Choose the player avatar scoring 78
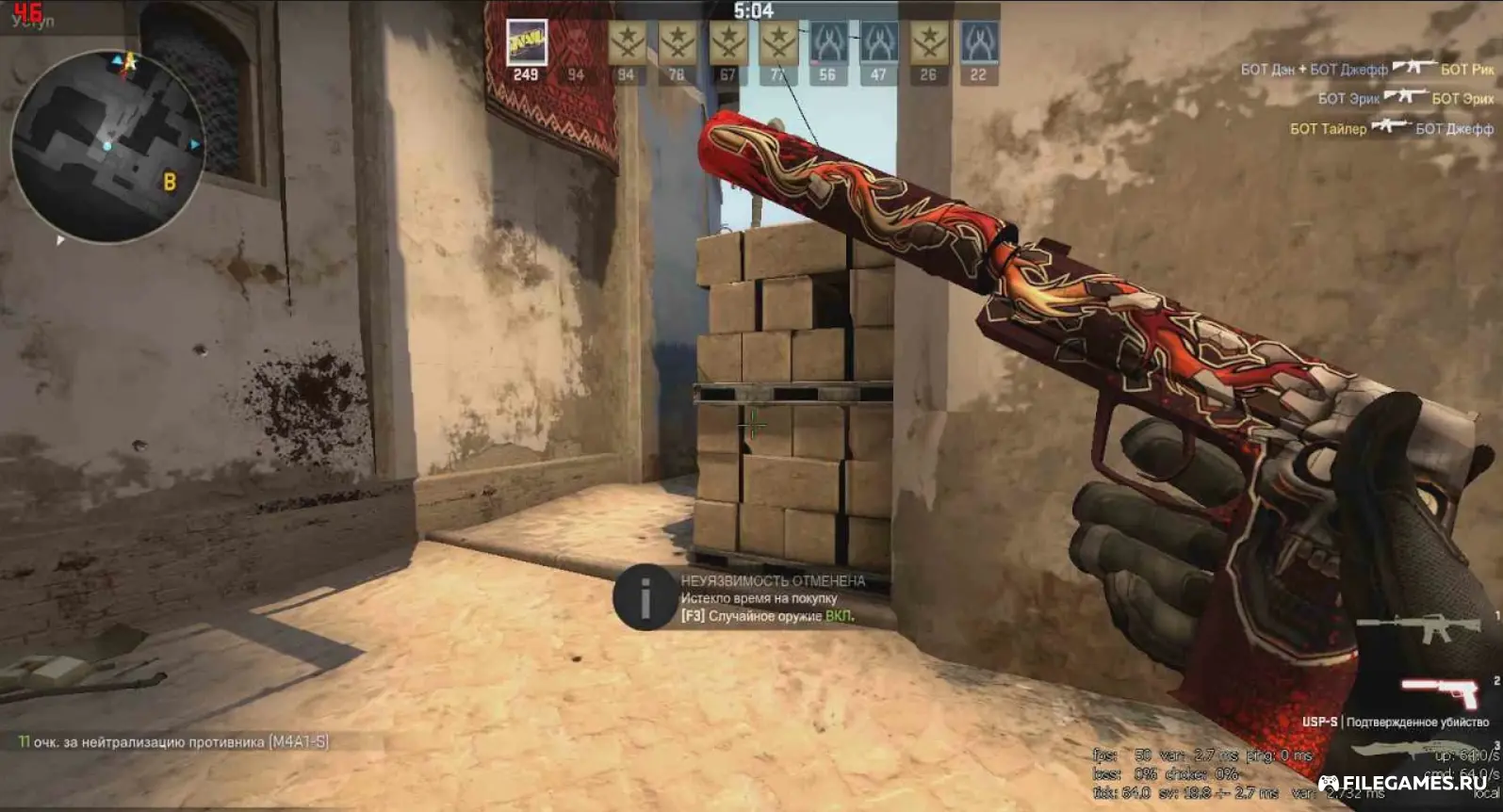Image resolution: width=1503 pixels, height=812 pixels. (677, 43)
